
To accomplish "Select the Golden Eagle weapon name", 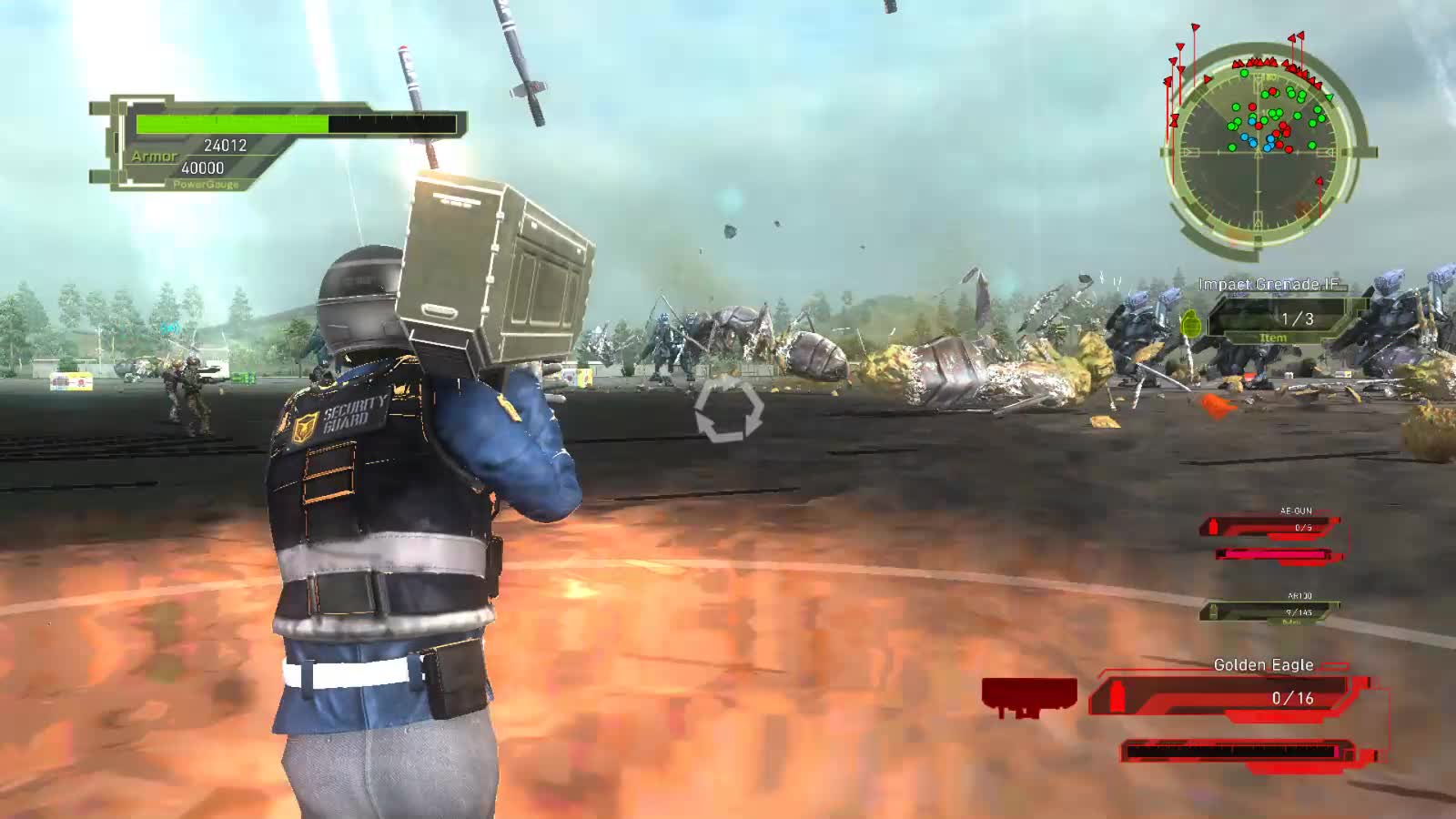I will [1264, 664].
